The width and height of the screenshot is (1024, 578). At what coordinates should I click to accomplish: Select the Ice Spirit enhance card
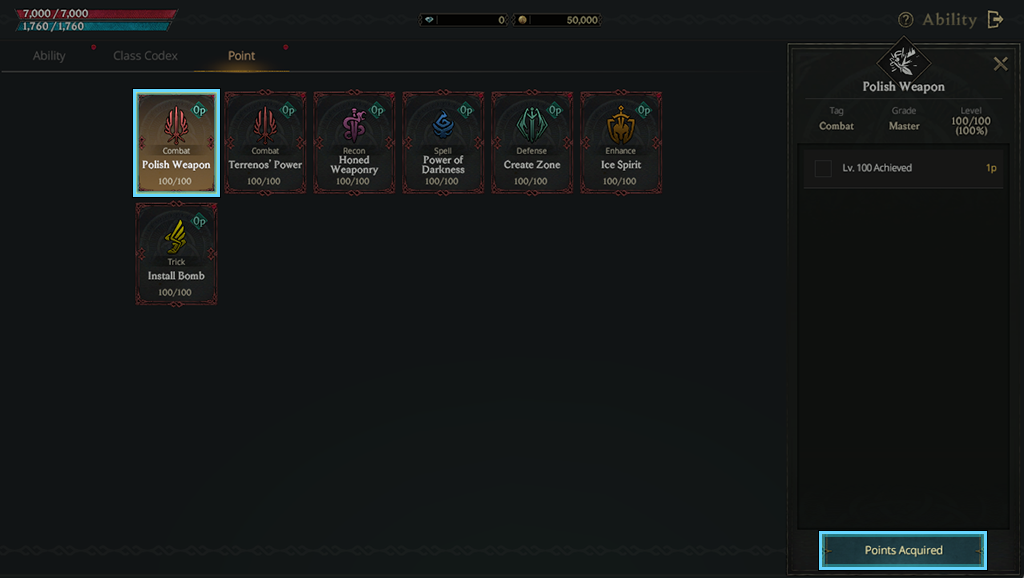[621, 142]
